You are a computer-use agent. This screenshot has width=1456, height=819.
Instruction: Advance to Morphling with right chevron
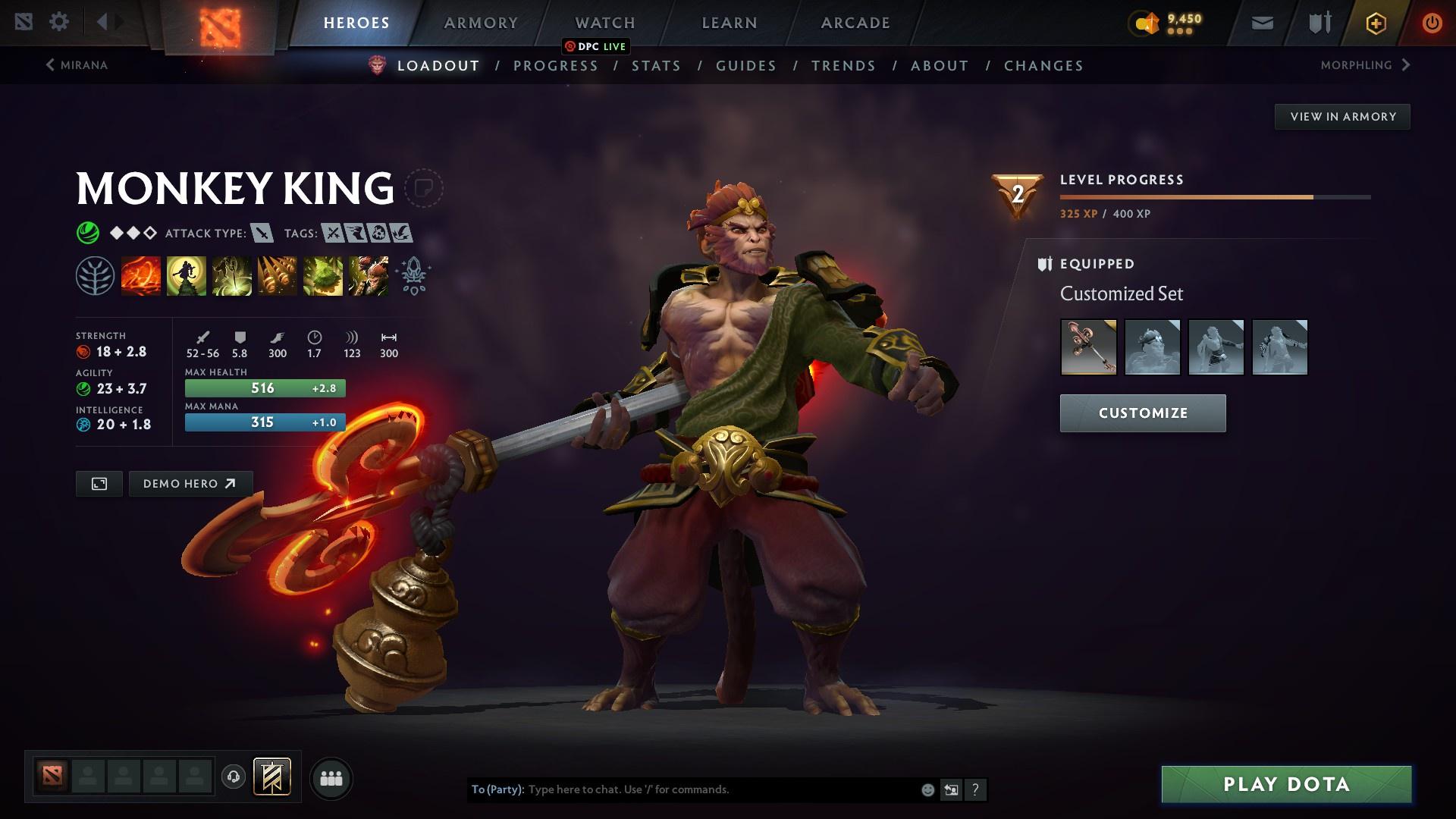1407,65
